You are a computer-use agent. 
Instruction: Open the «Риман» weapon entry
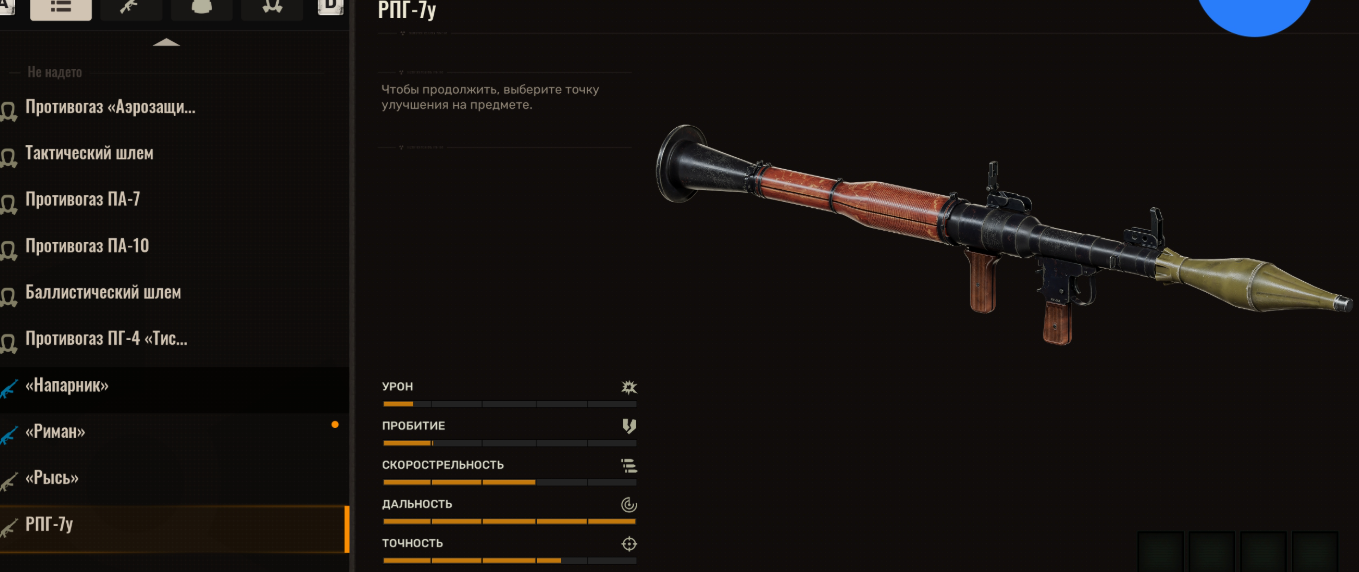click(x=55, y=431)
